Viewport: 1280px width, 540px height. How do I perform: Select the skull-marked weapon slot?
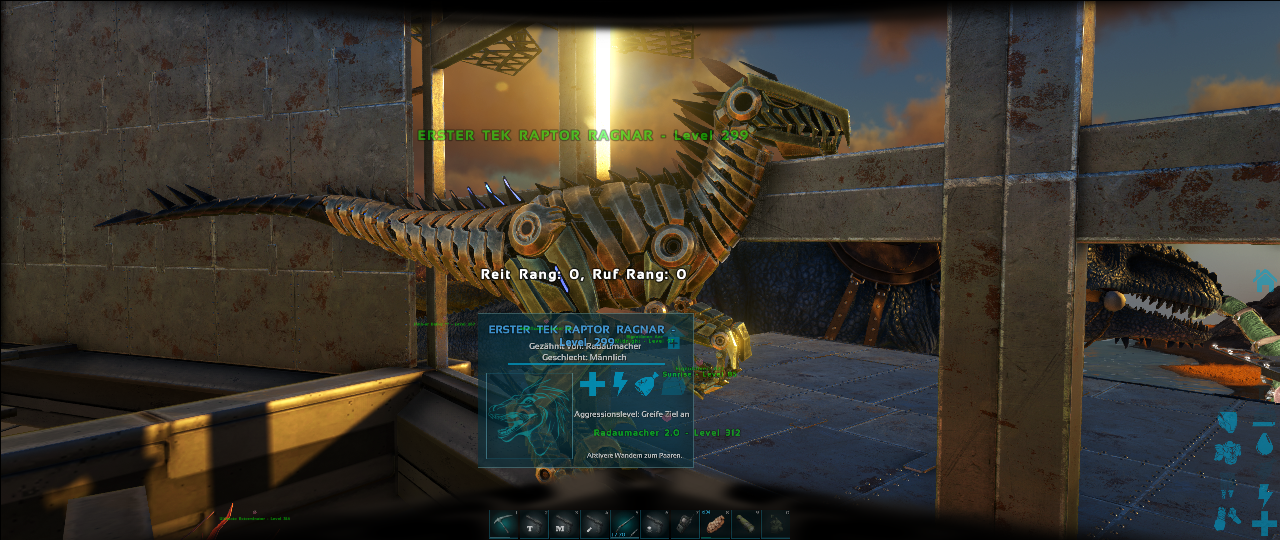pos(655,523)
